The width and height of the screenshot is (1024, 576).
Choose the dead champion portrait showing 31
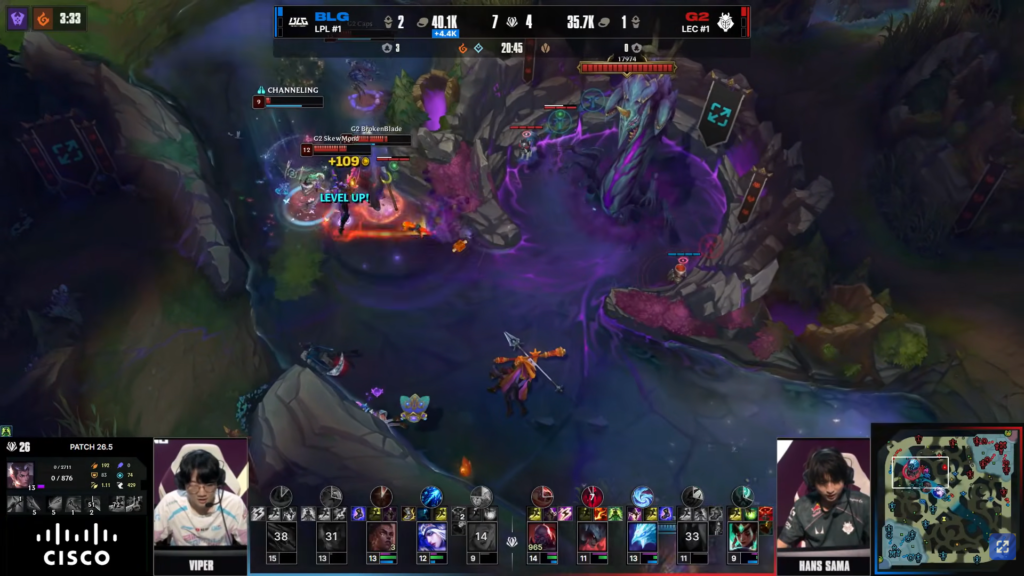tap(331, 537)
